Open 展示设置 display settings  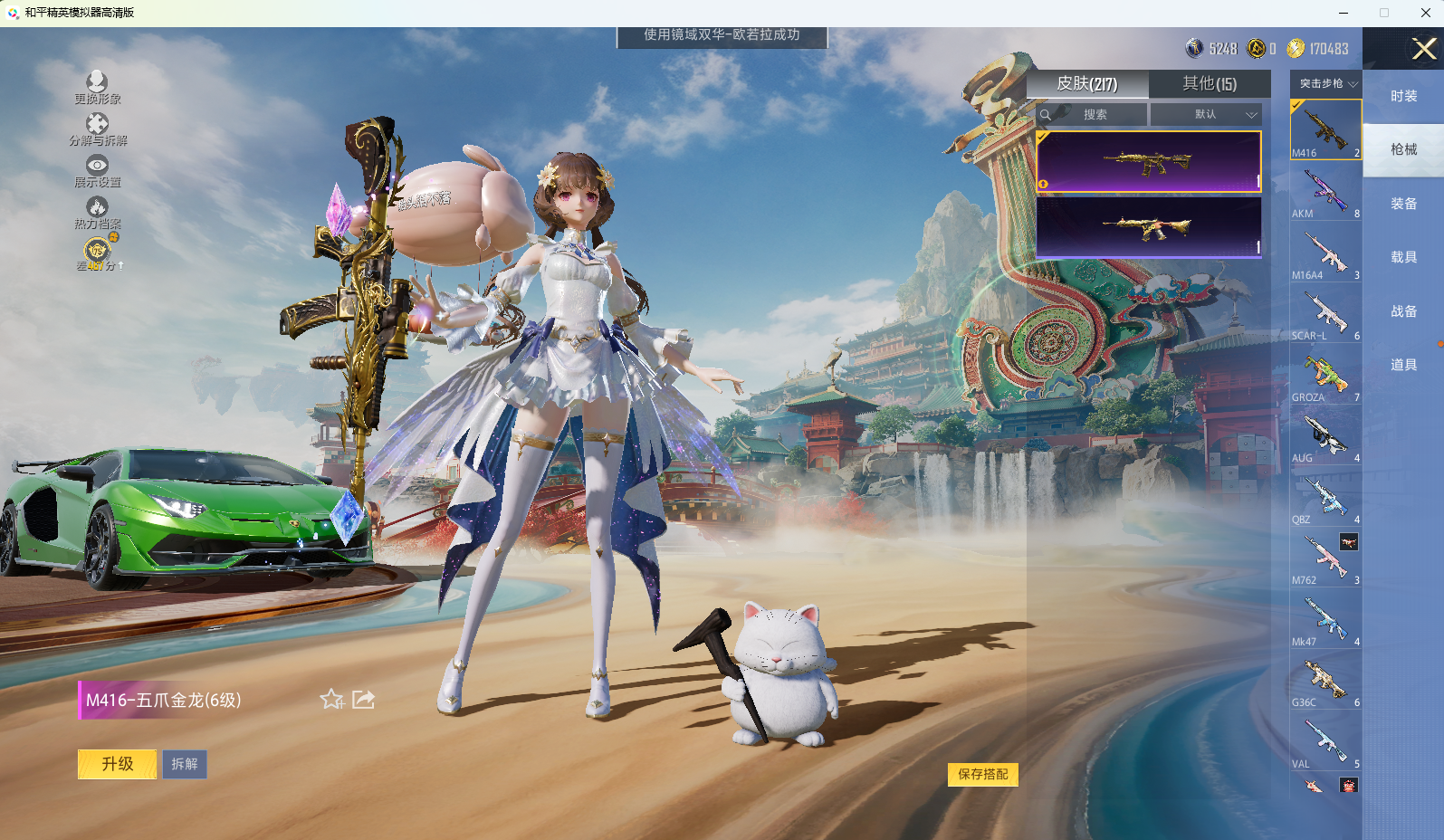point(97,170)
